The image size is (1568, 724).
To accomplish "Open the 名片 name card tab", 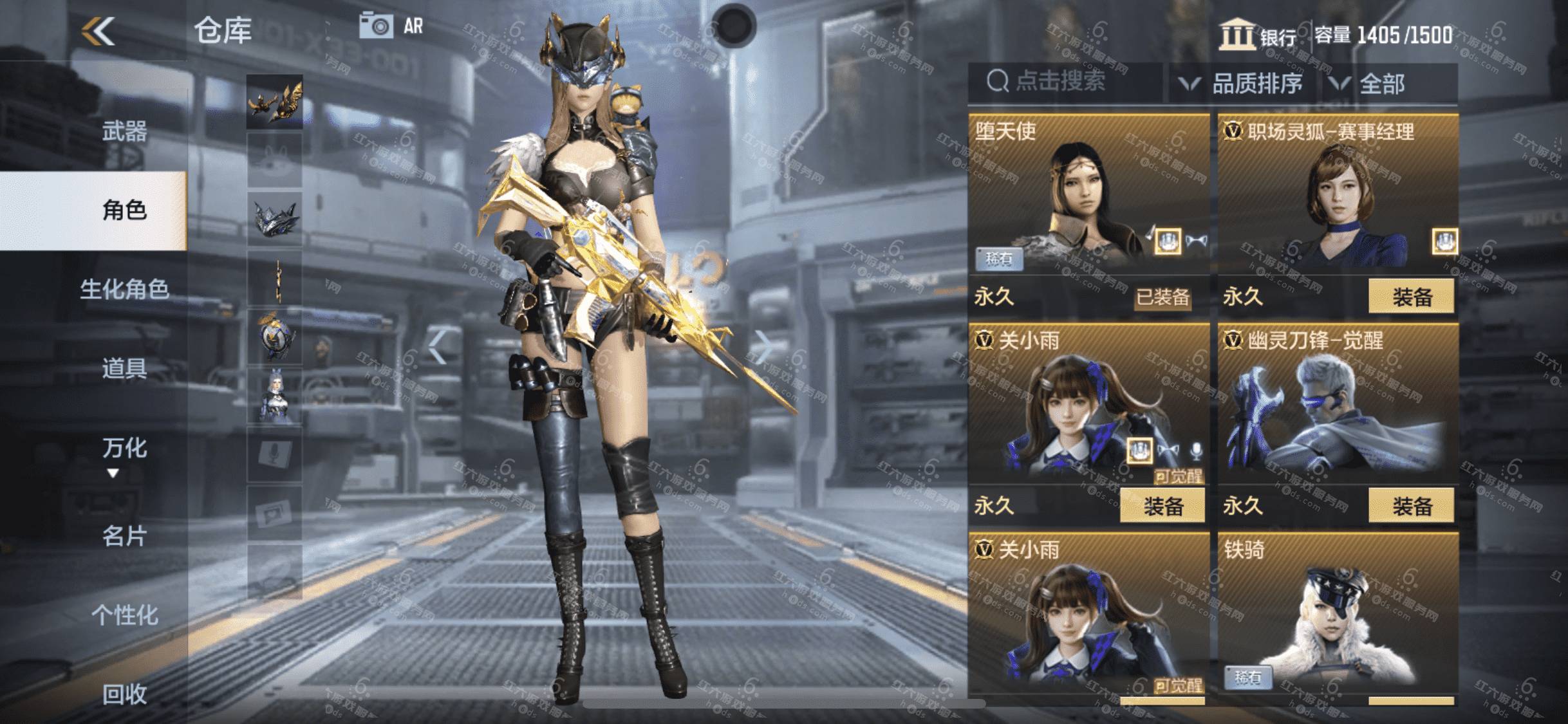I will pos(124,535).
